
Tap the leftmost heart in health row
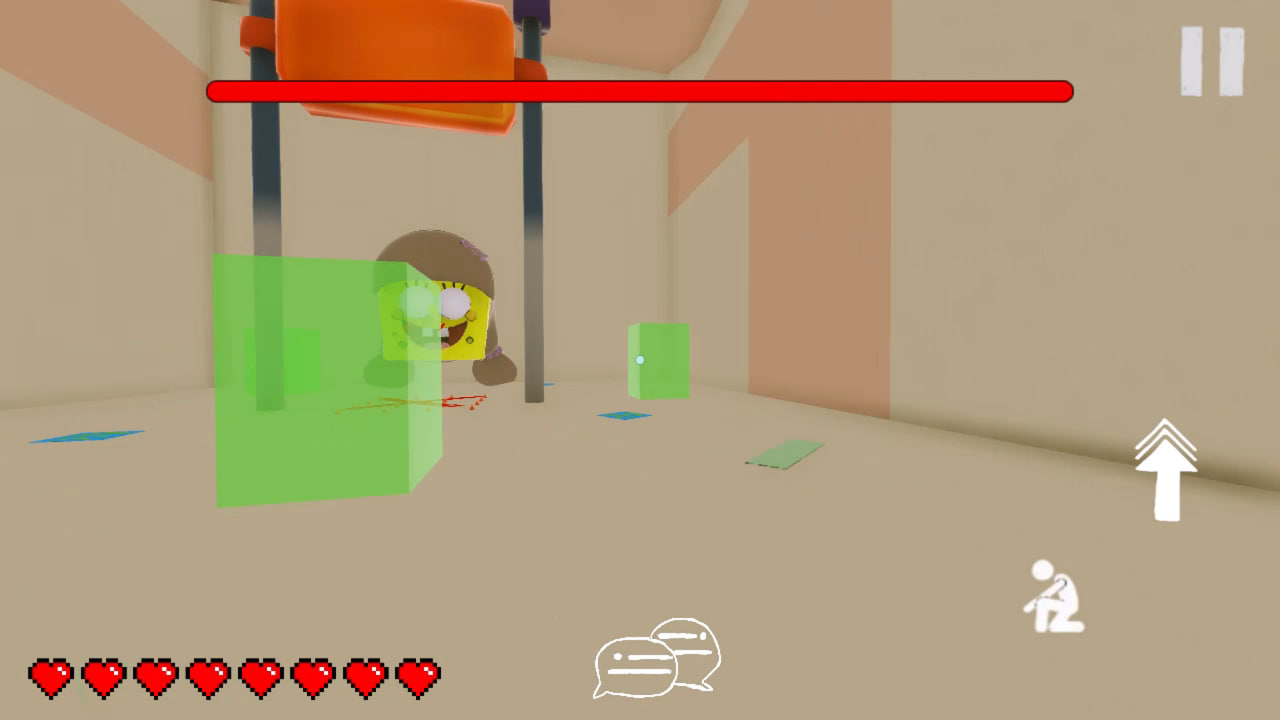point(51,676)
